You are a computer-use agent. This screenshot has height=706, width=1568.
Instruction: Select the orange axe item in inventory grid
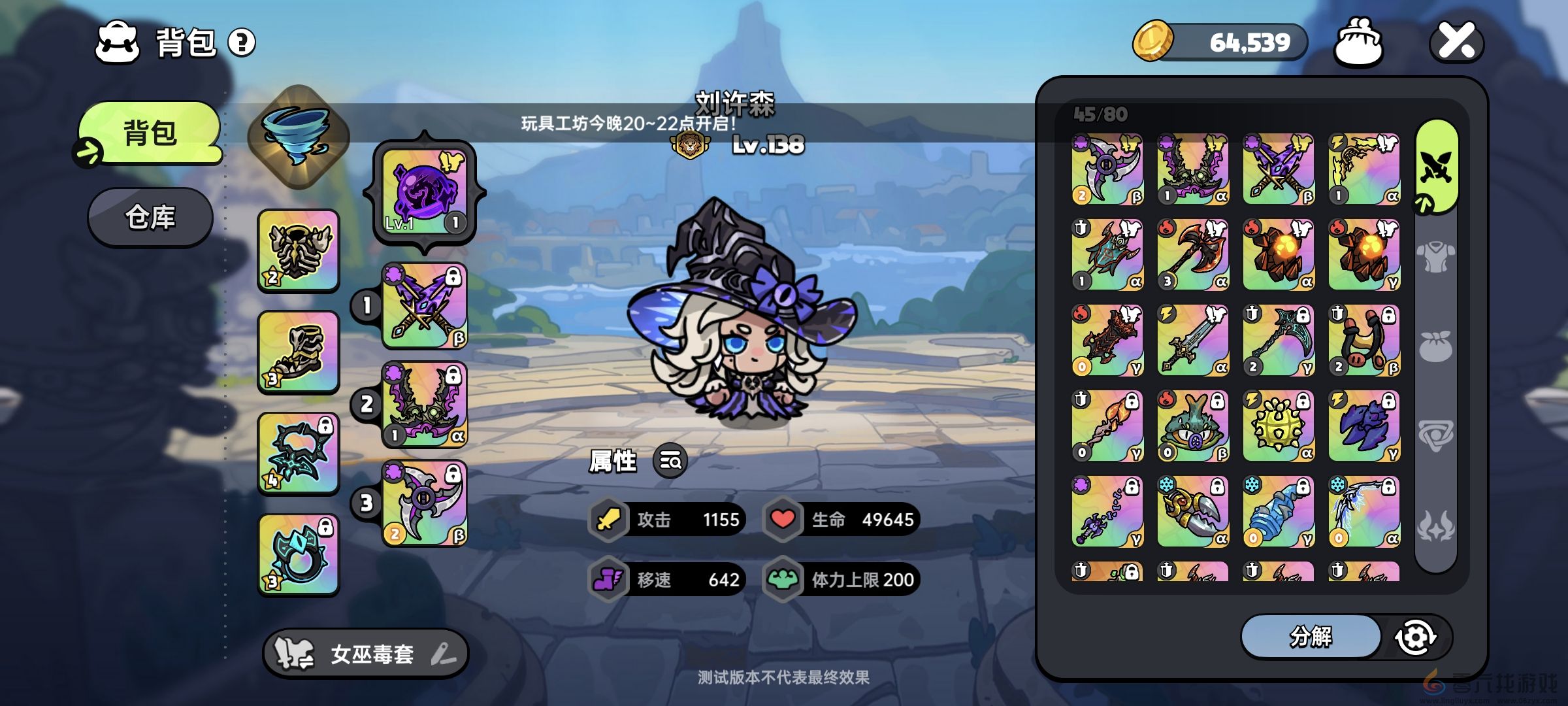[x=1192, y=255]
